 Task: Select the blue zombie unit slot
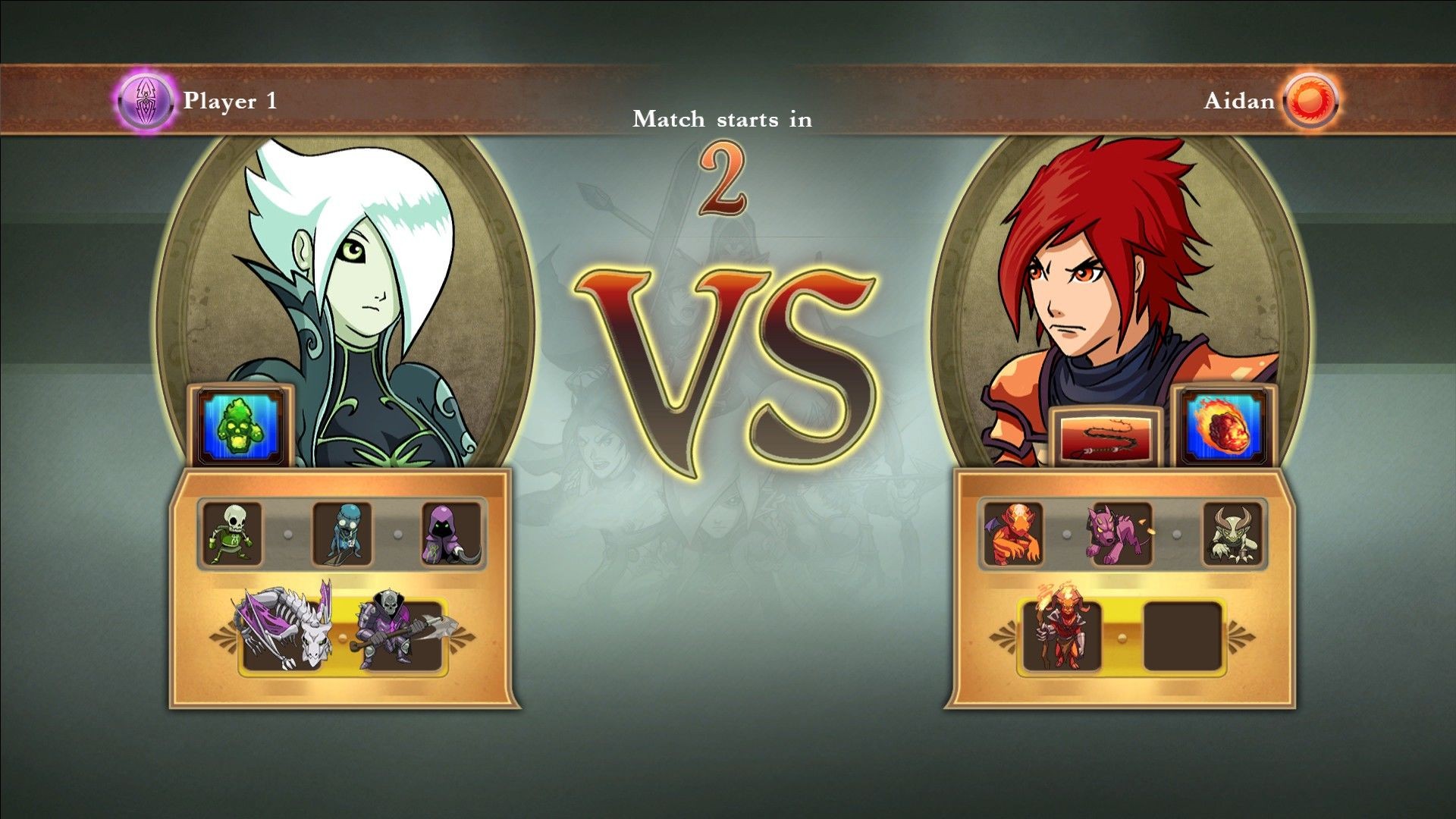pyautogui.click(x=343, y=534)
